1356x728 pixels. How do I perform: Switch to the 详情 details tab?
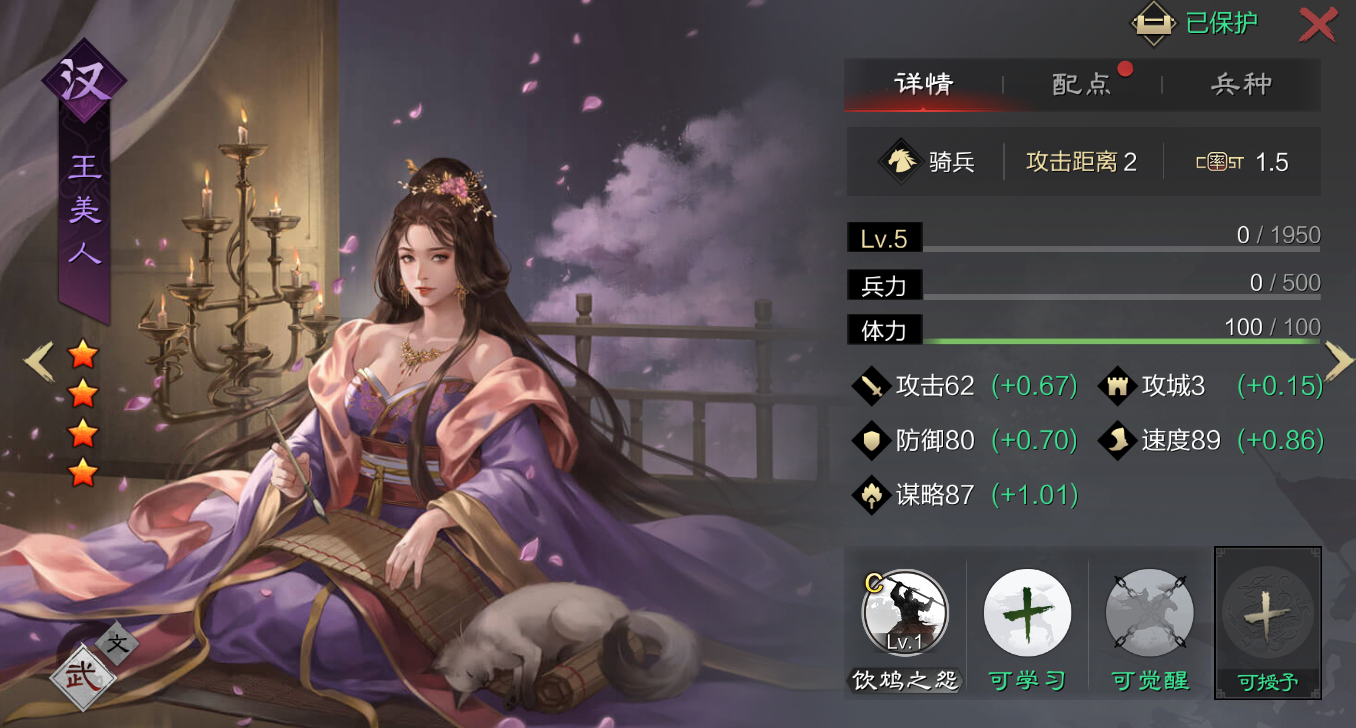[x=923, y=84]
